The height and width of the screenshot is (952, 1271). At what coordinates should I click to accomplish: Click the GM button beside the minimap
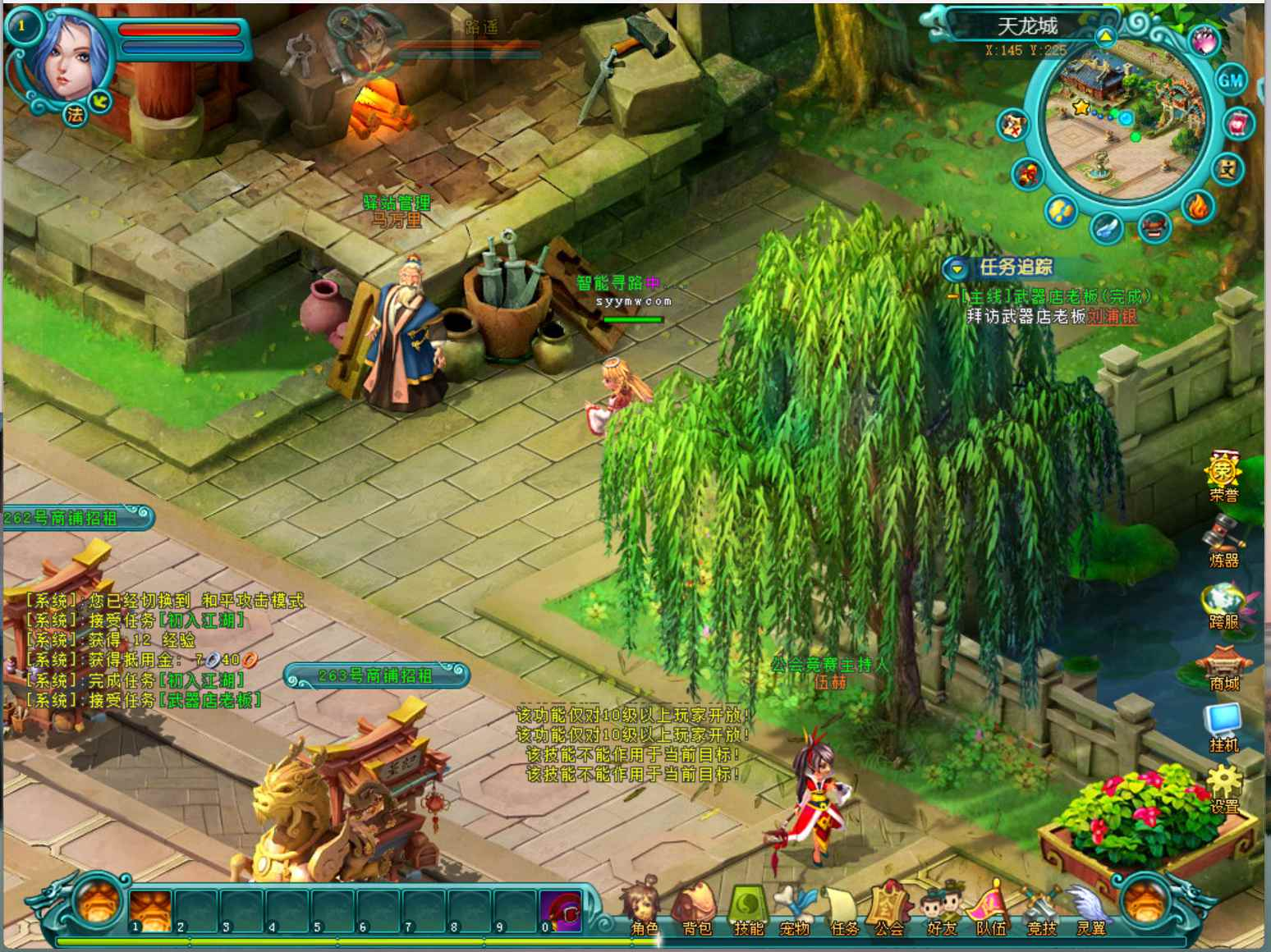[x=1230, y=80]
